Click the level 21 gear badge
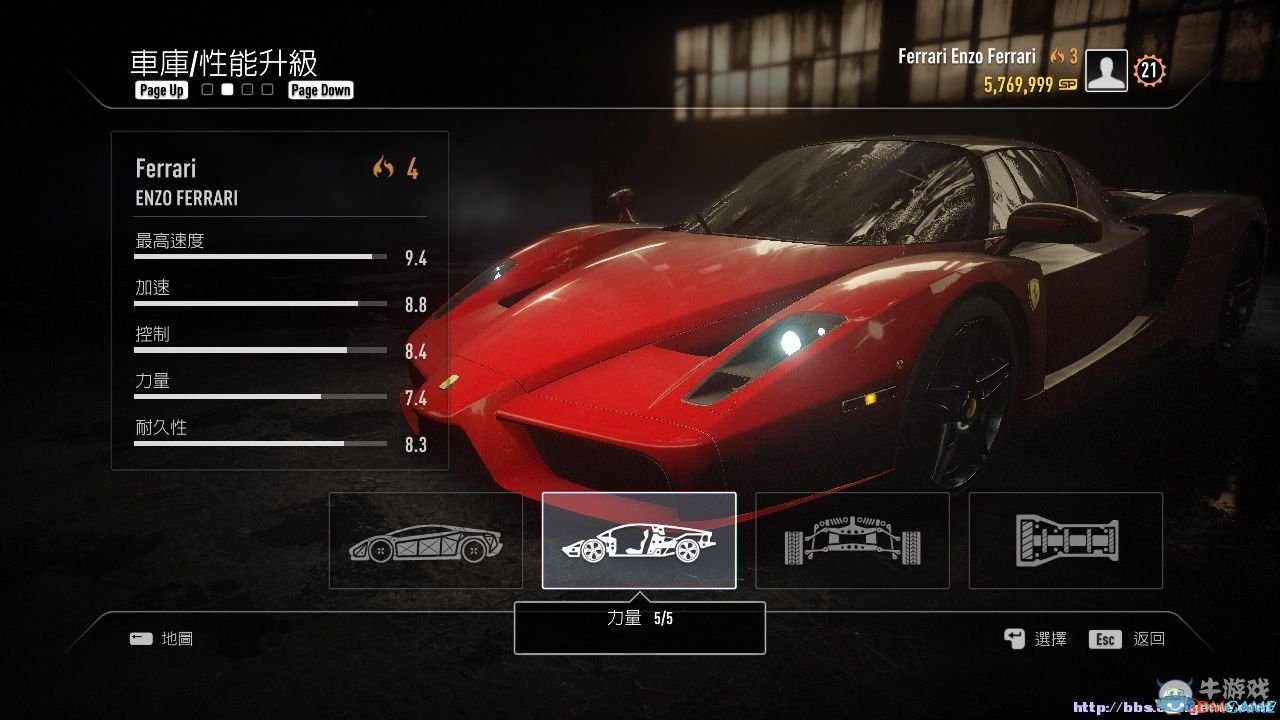The height and width of the screenshot is (720, 1280). click(1148, 71)
